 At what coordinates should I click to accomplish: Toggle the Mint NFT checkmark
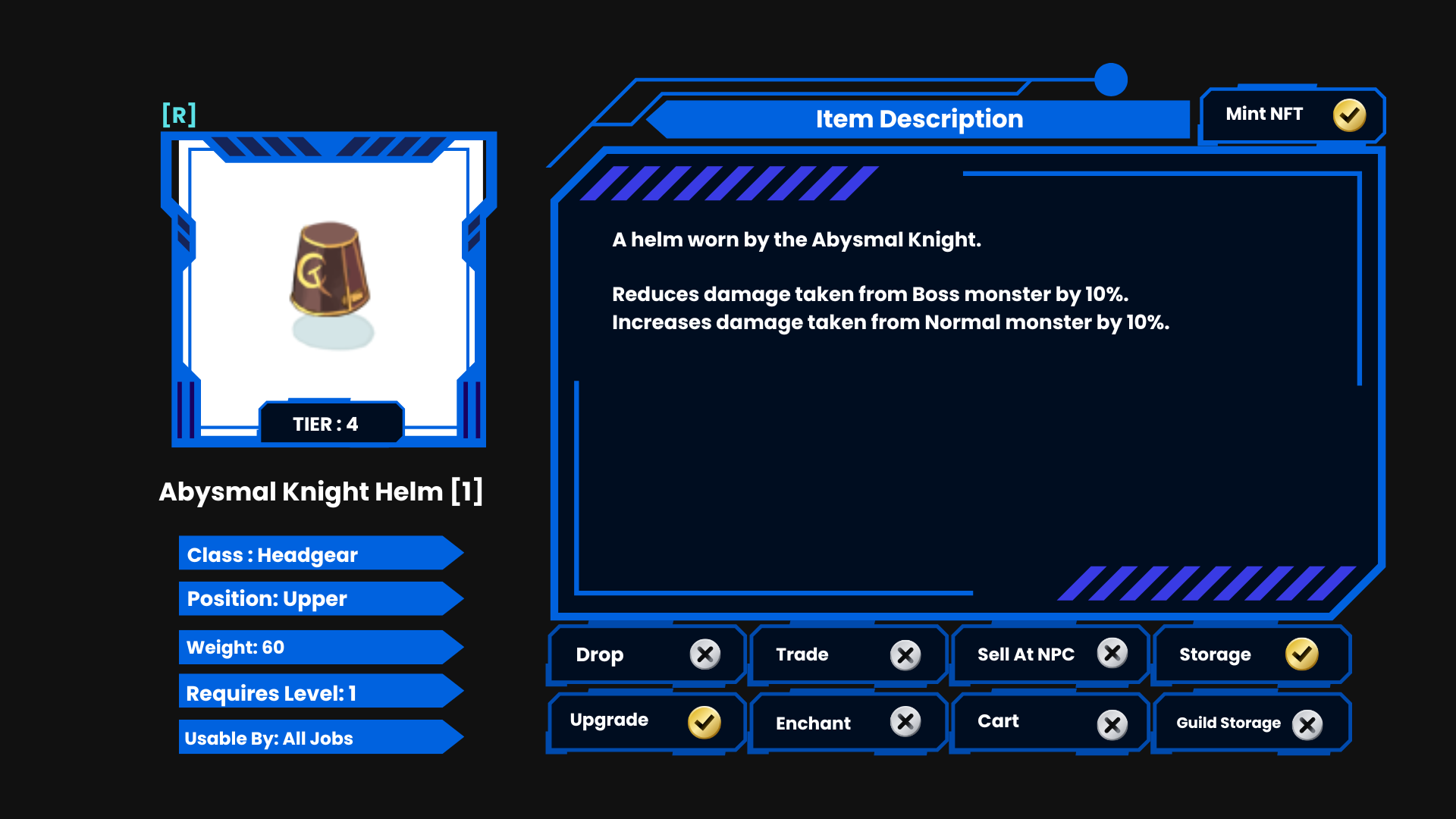tap(1349, 115)
